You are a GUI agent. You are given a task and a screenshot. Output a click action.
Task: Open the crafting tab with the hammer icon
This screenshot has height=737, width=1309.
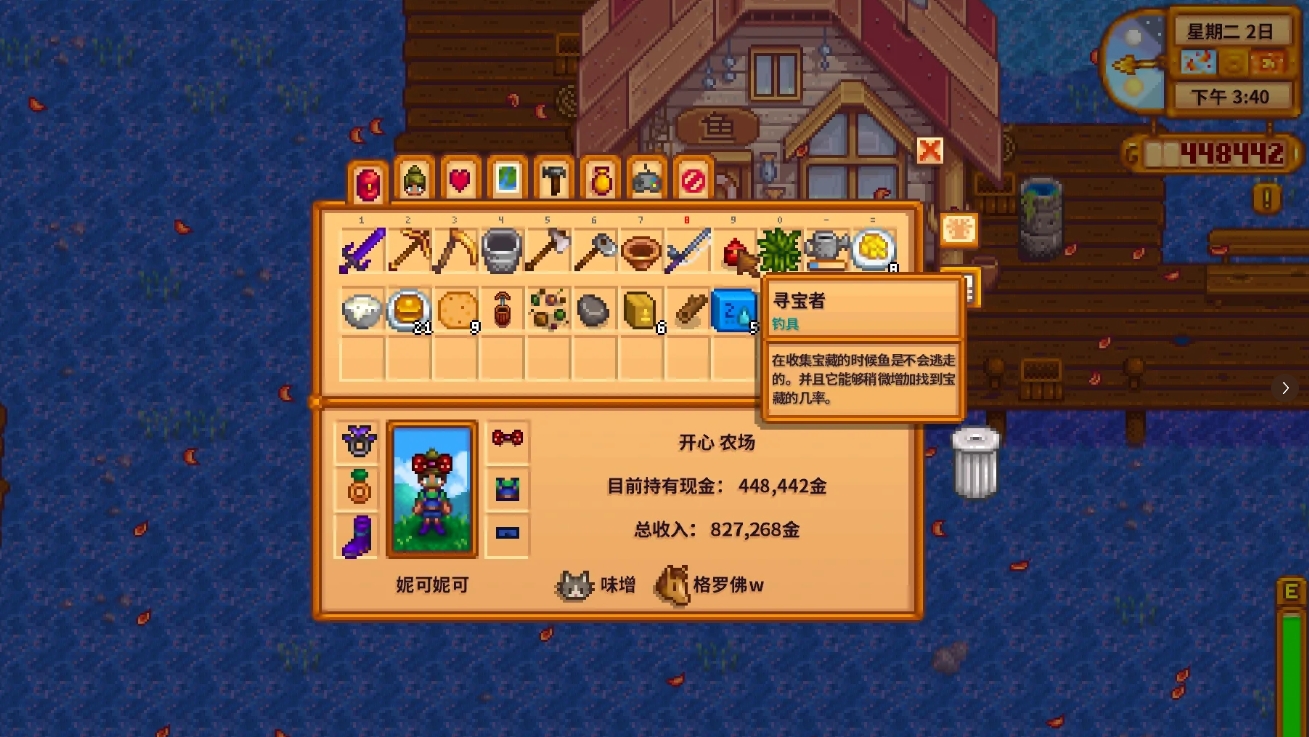pos(552,179)
